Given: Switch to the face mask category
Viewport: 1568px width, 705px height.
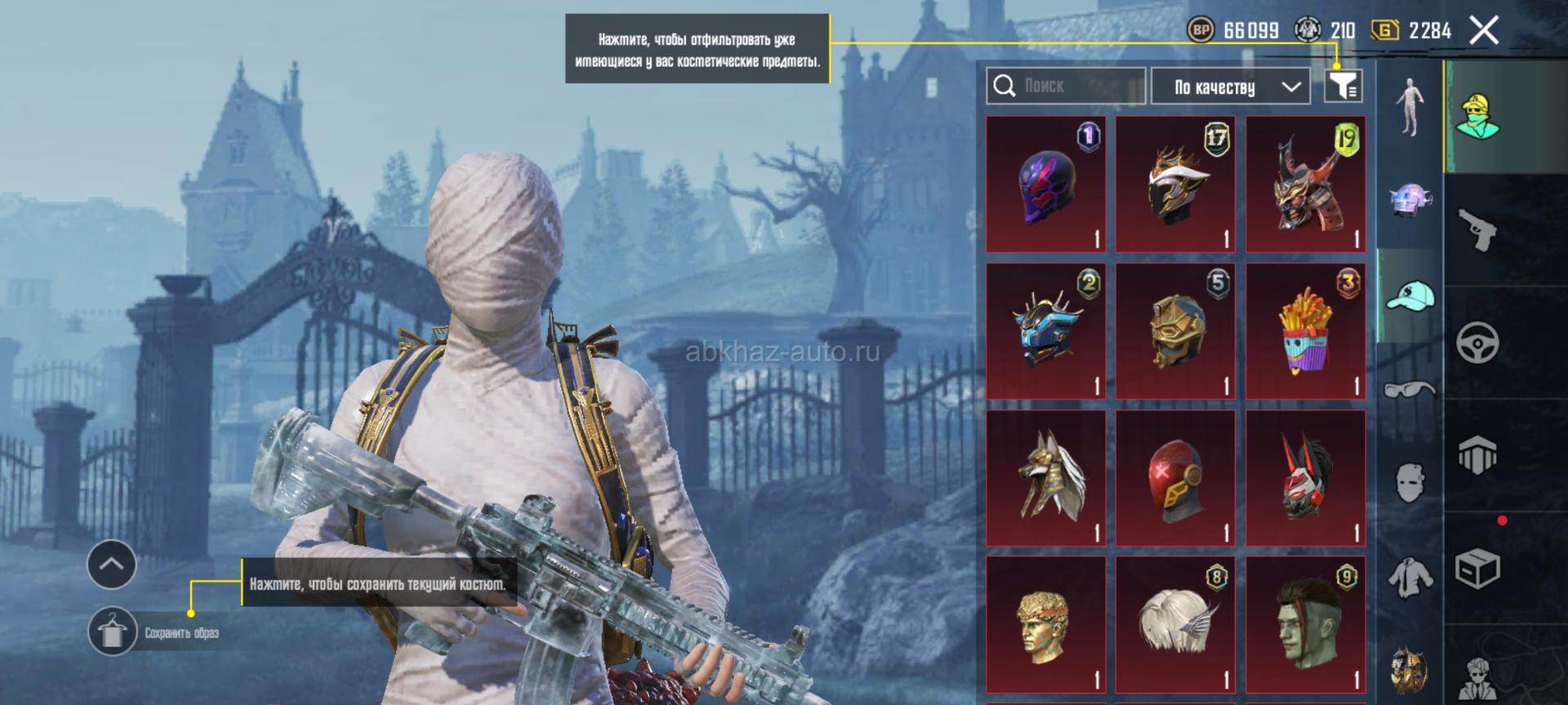Looking at the screenshot, I should point(1410,482).
